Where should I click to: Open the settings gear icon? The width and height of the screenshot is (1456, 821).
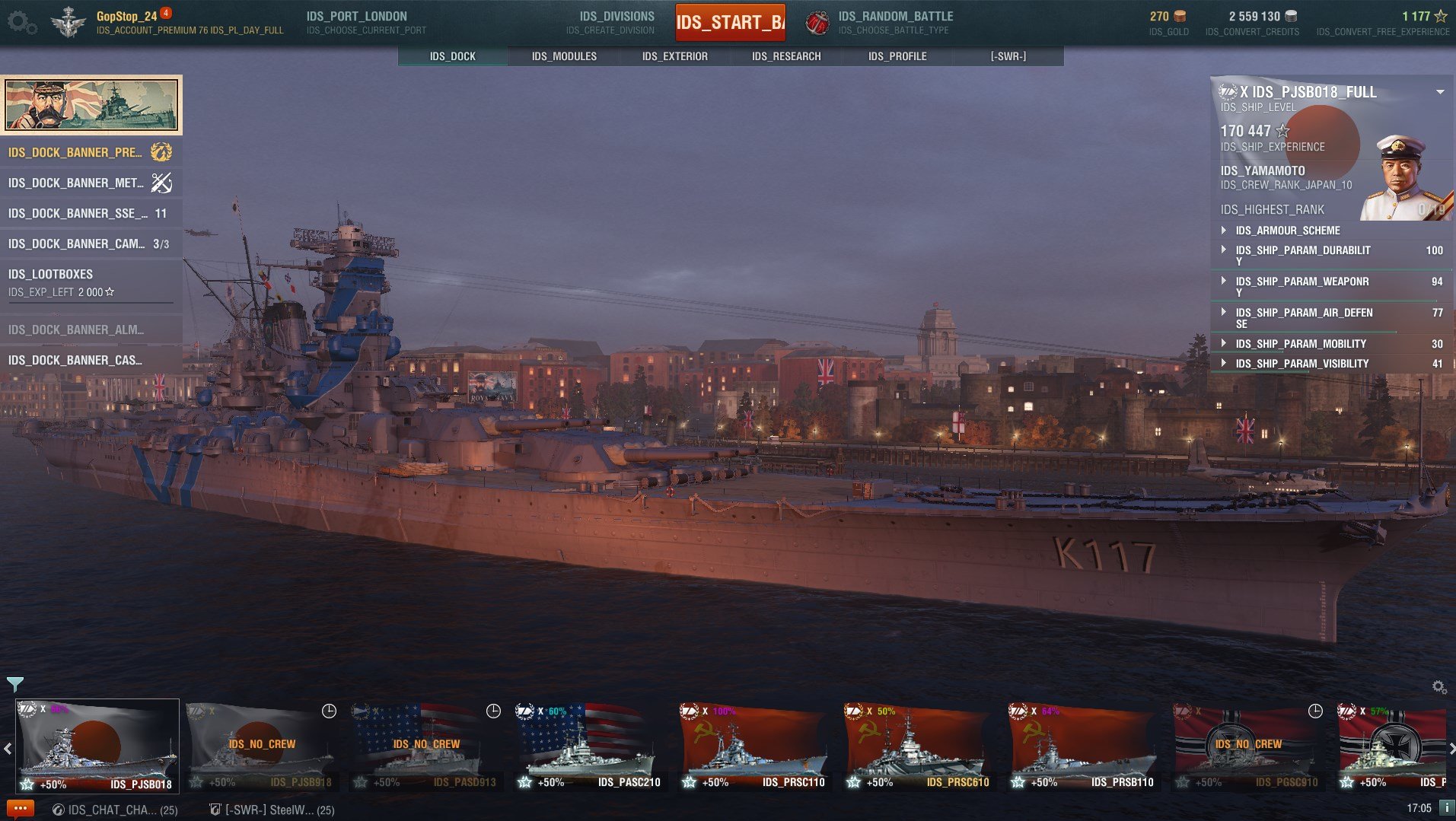click(21, 22)
